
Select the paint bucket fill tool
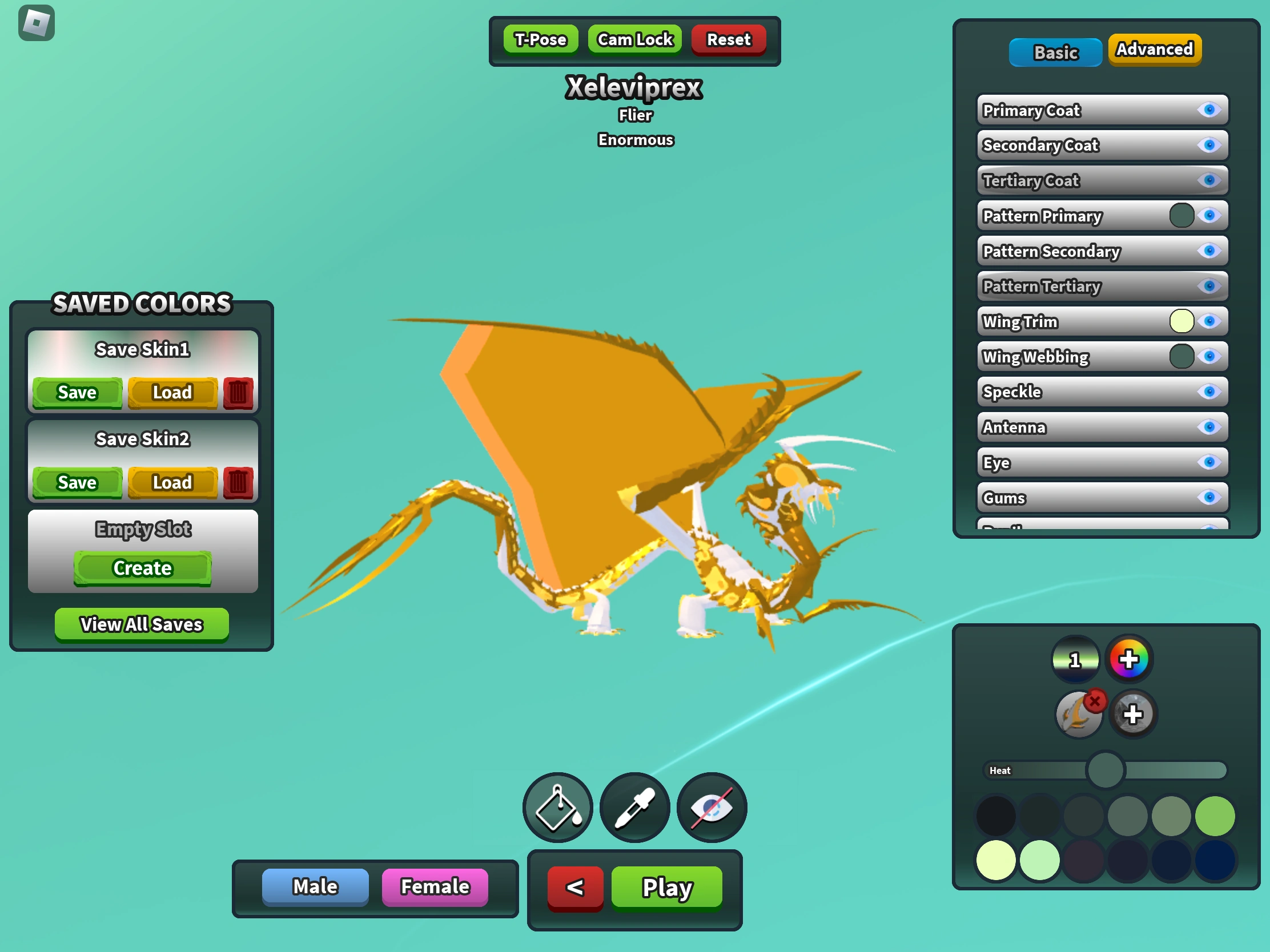pyautogui.click(x=556, y=808)
